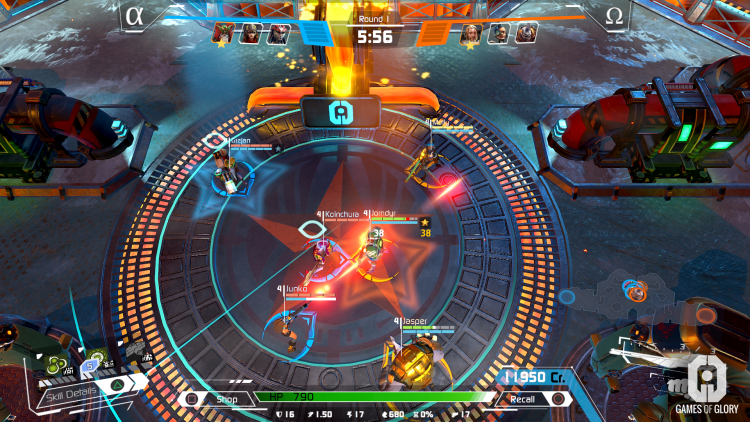Select the Alpha team emblem

click(x=135, y=16)
